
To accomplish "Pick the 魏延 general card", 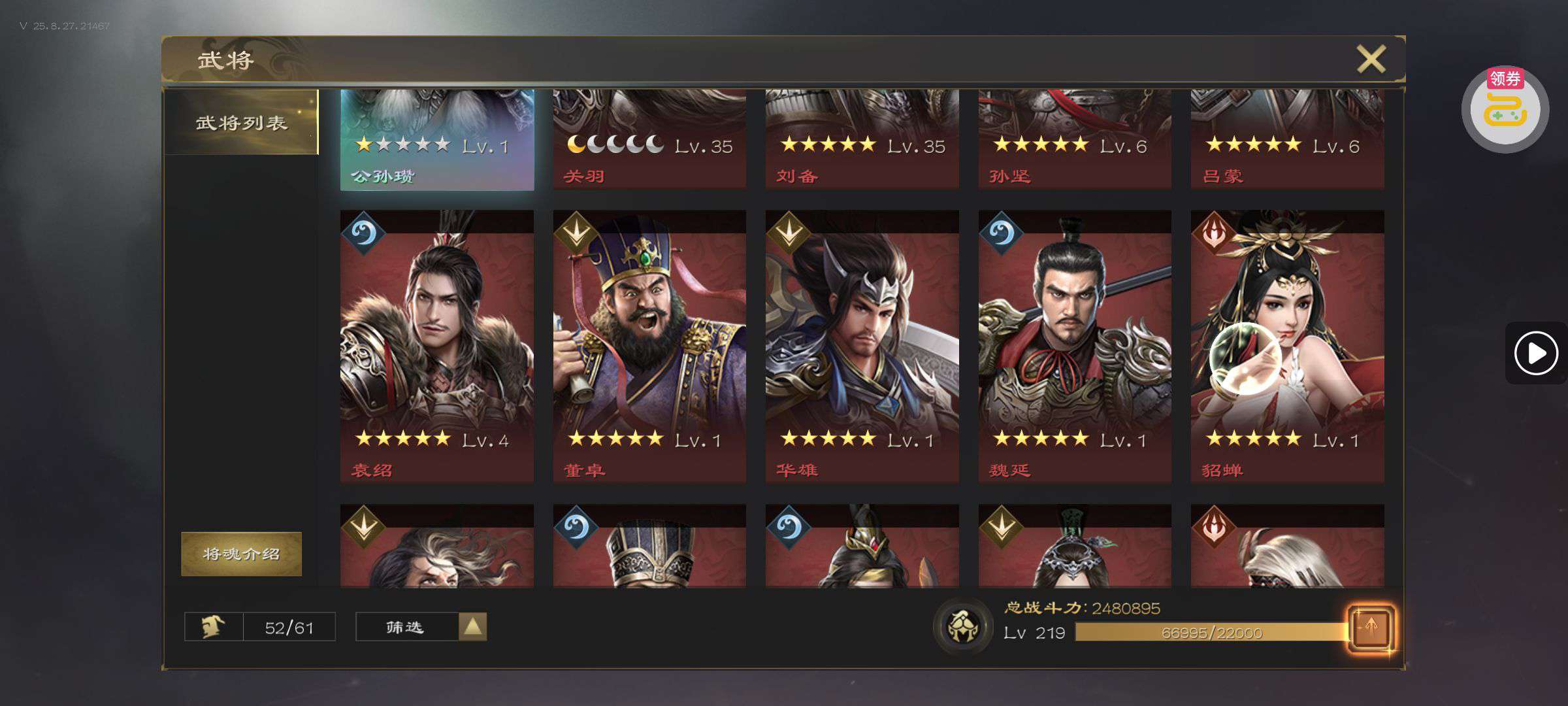I will click(1075, 346).
